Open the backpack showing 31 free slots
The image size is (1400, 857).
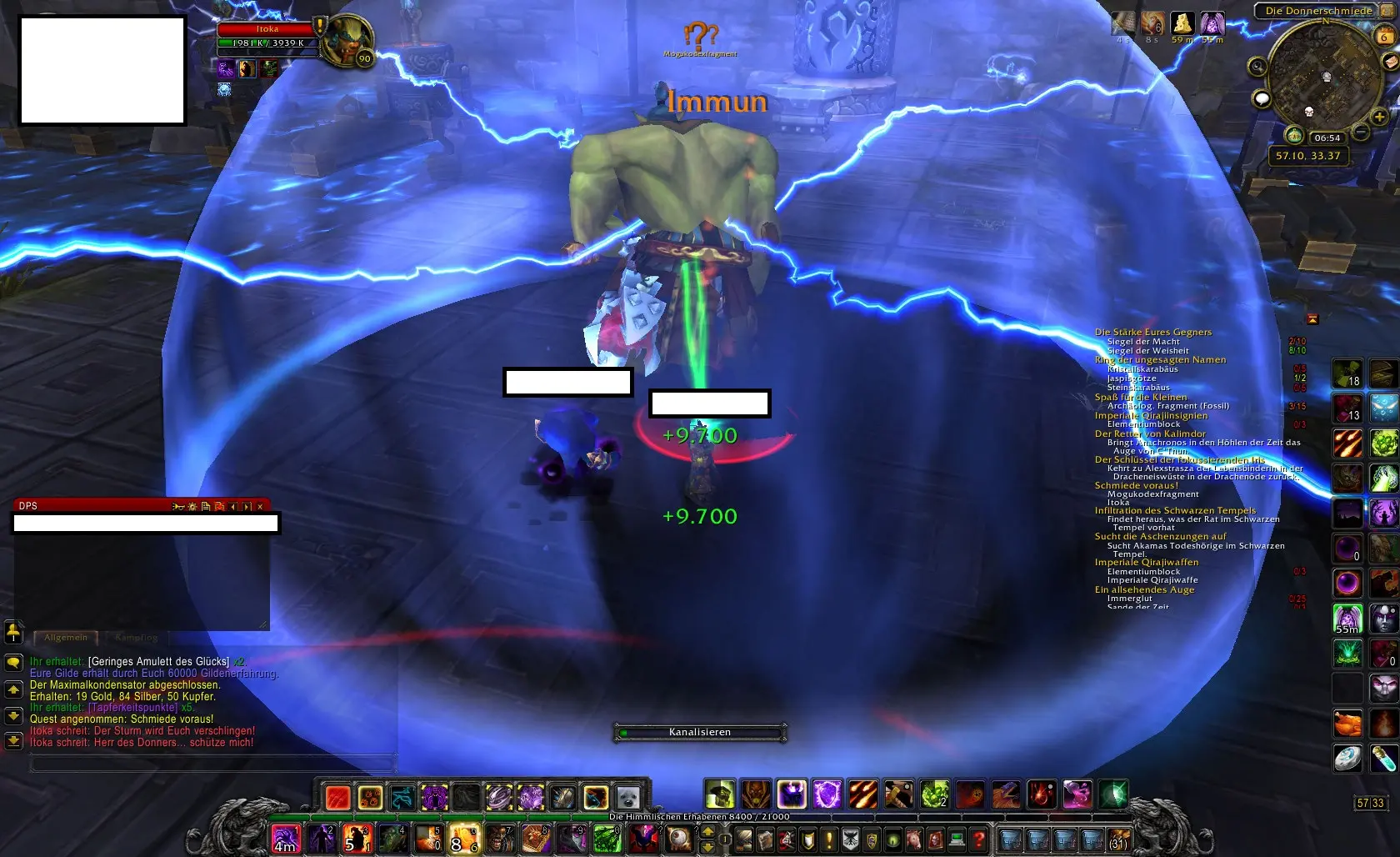[x=1118, y=839]
